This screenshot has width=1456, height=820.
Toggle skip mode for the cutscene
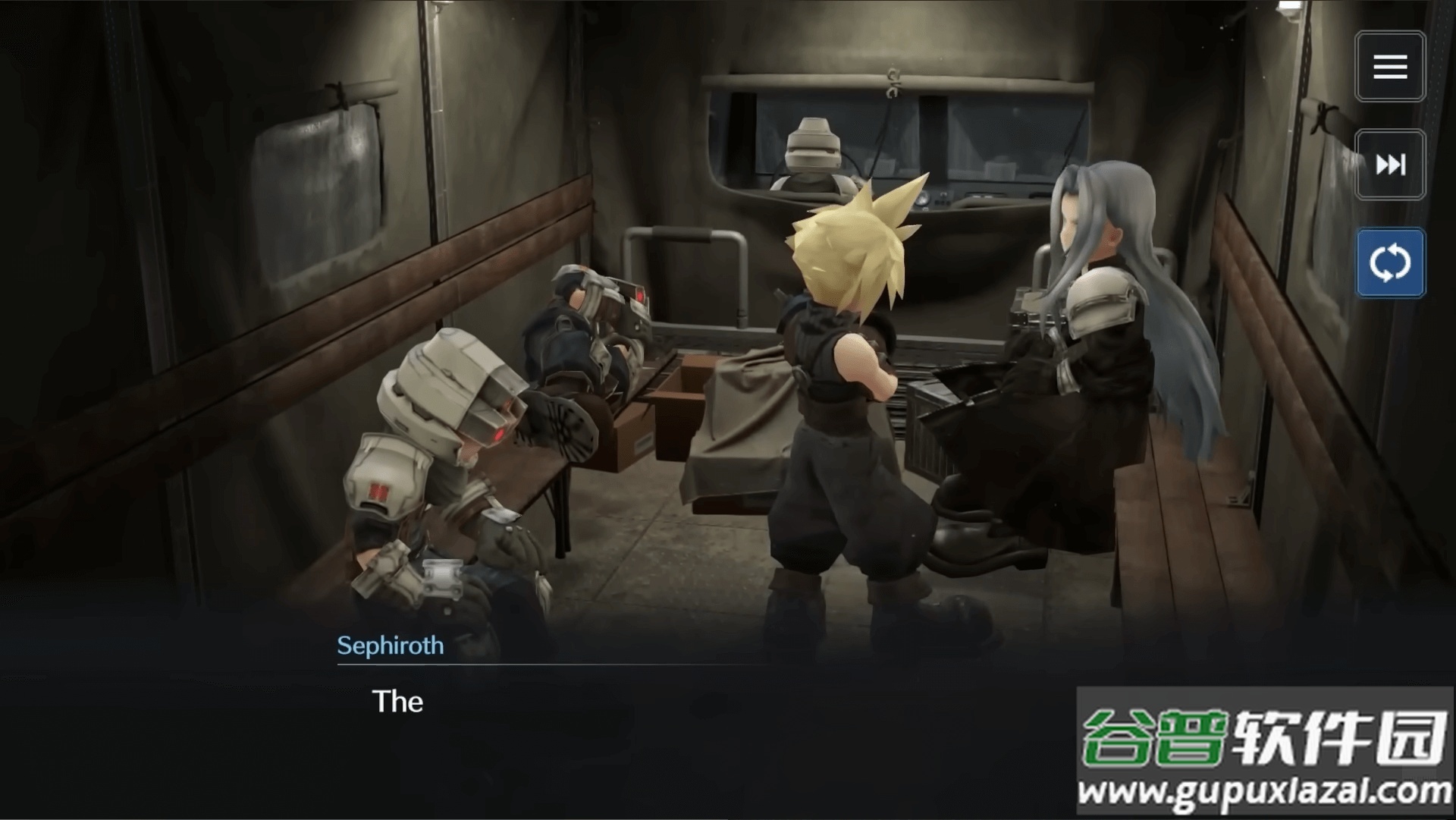[1390, 164]
